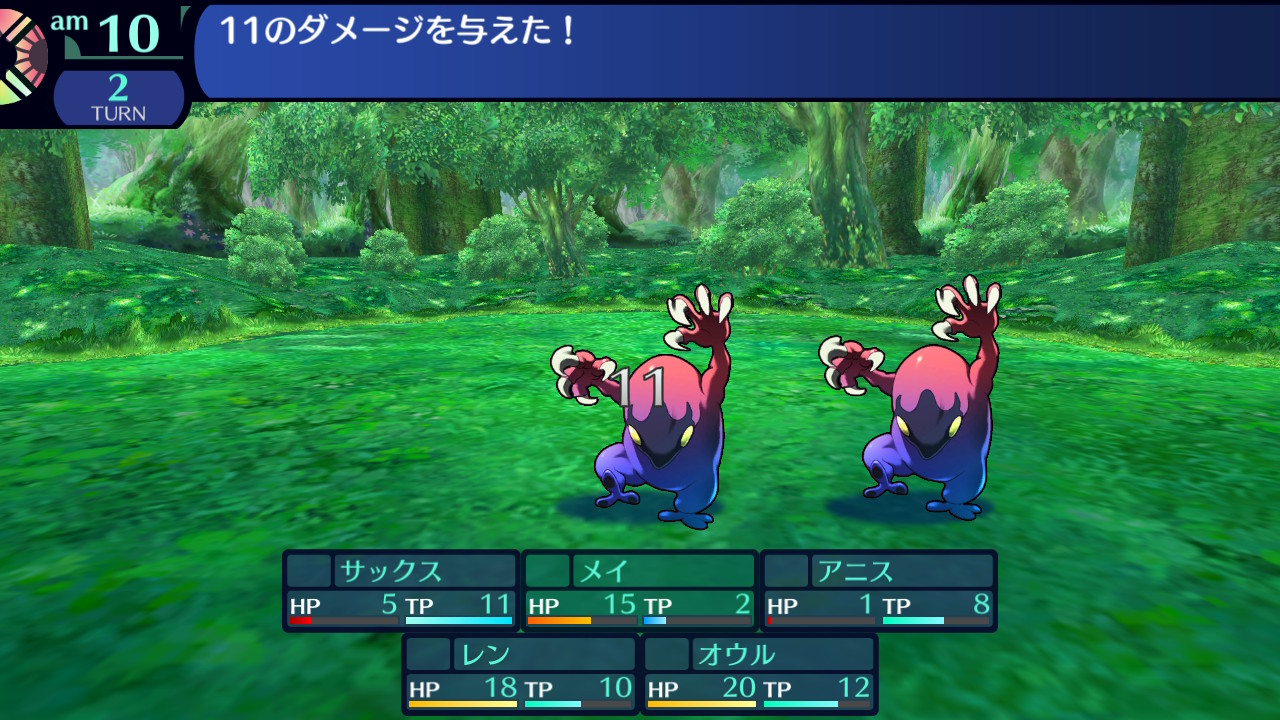
Task: Select the オウル party panel
Action: (760, 673)
